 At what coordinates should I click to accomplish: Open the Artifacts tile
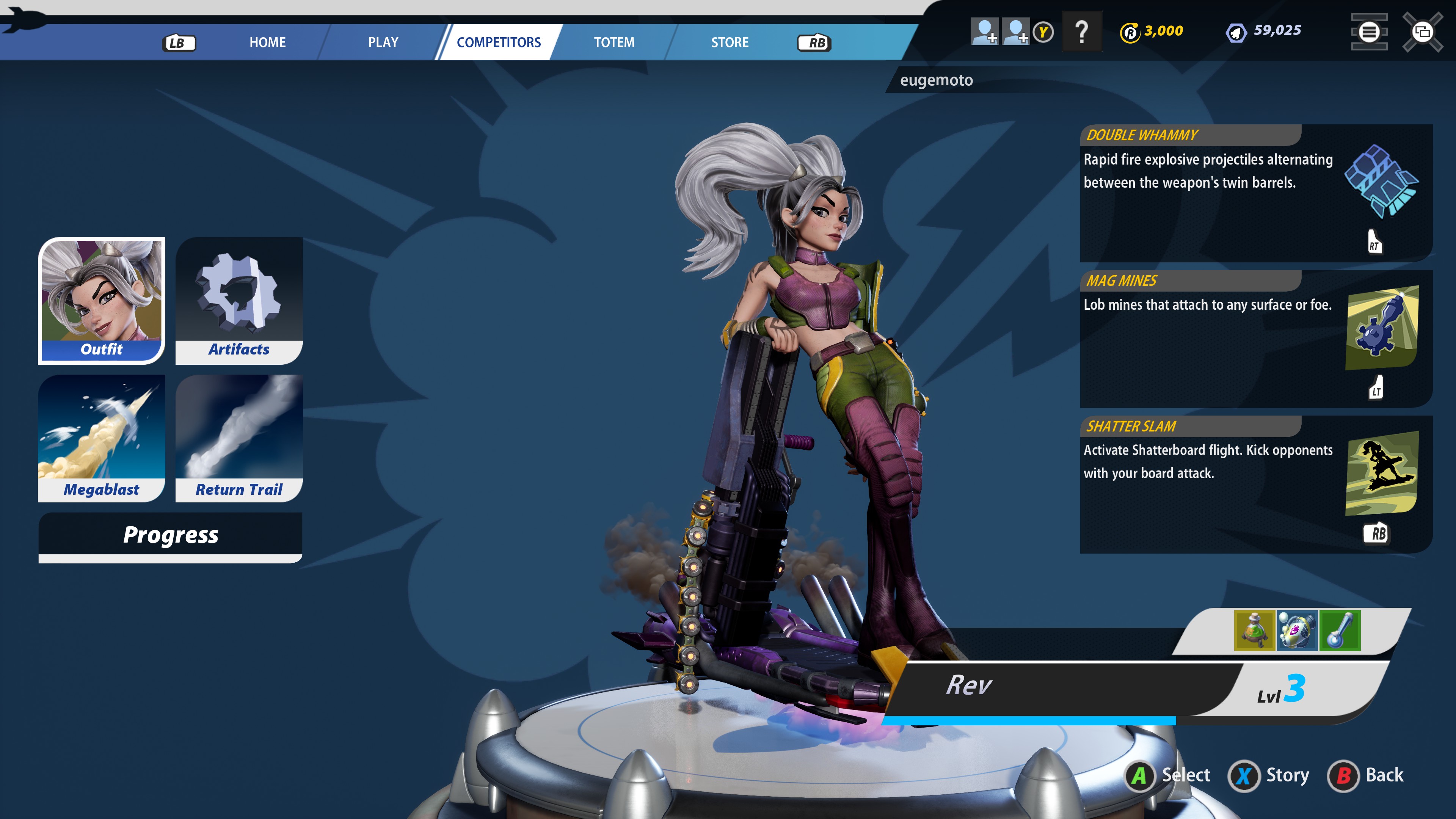[x=239, y=300]
